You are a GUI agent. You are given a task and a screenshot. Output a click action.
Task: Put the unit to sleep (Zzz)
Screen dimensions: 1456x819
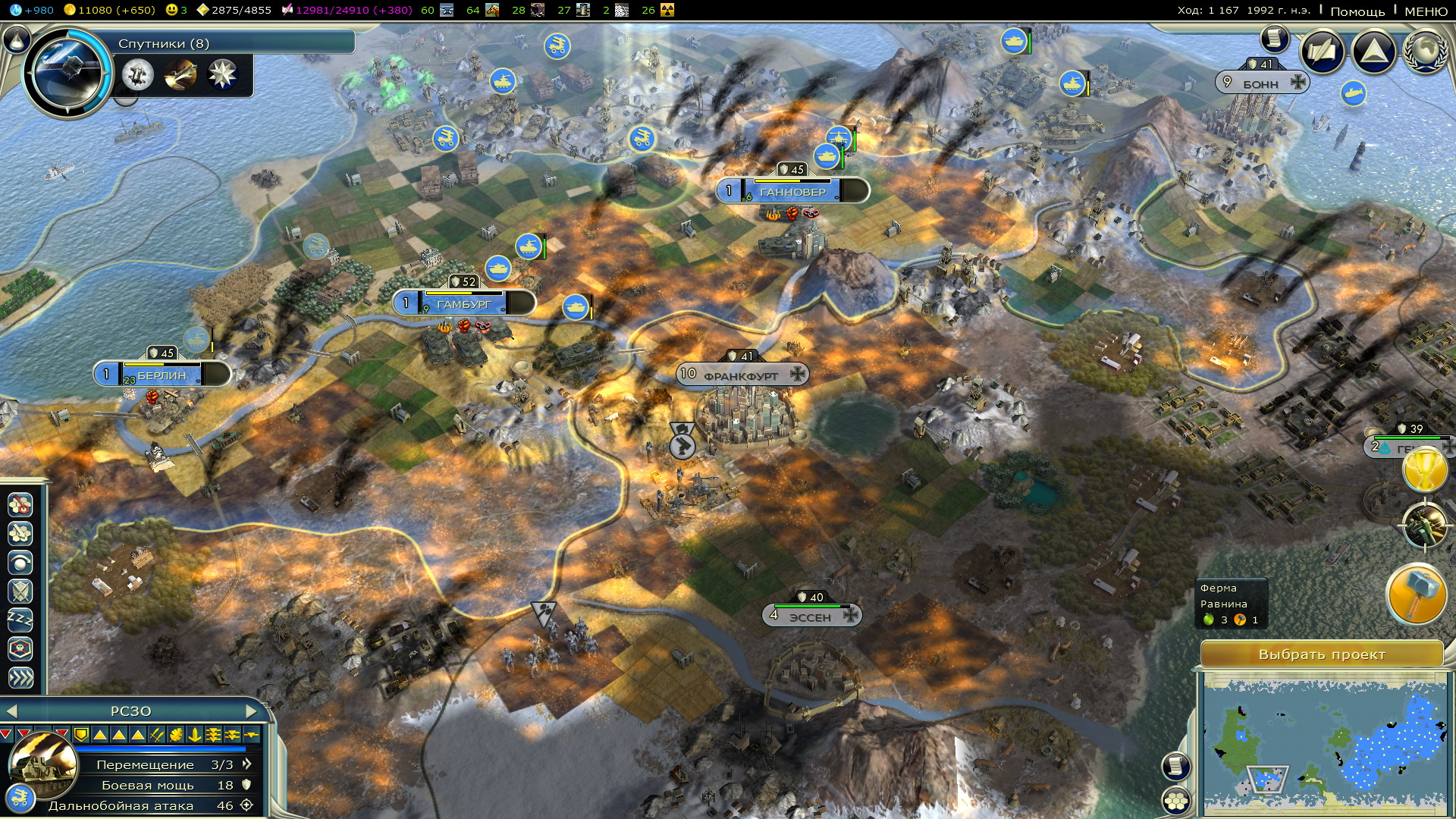pyautogui.click(x=20, y=620)
